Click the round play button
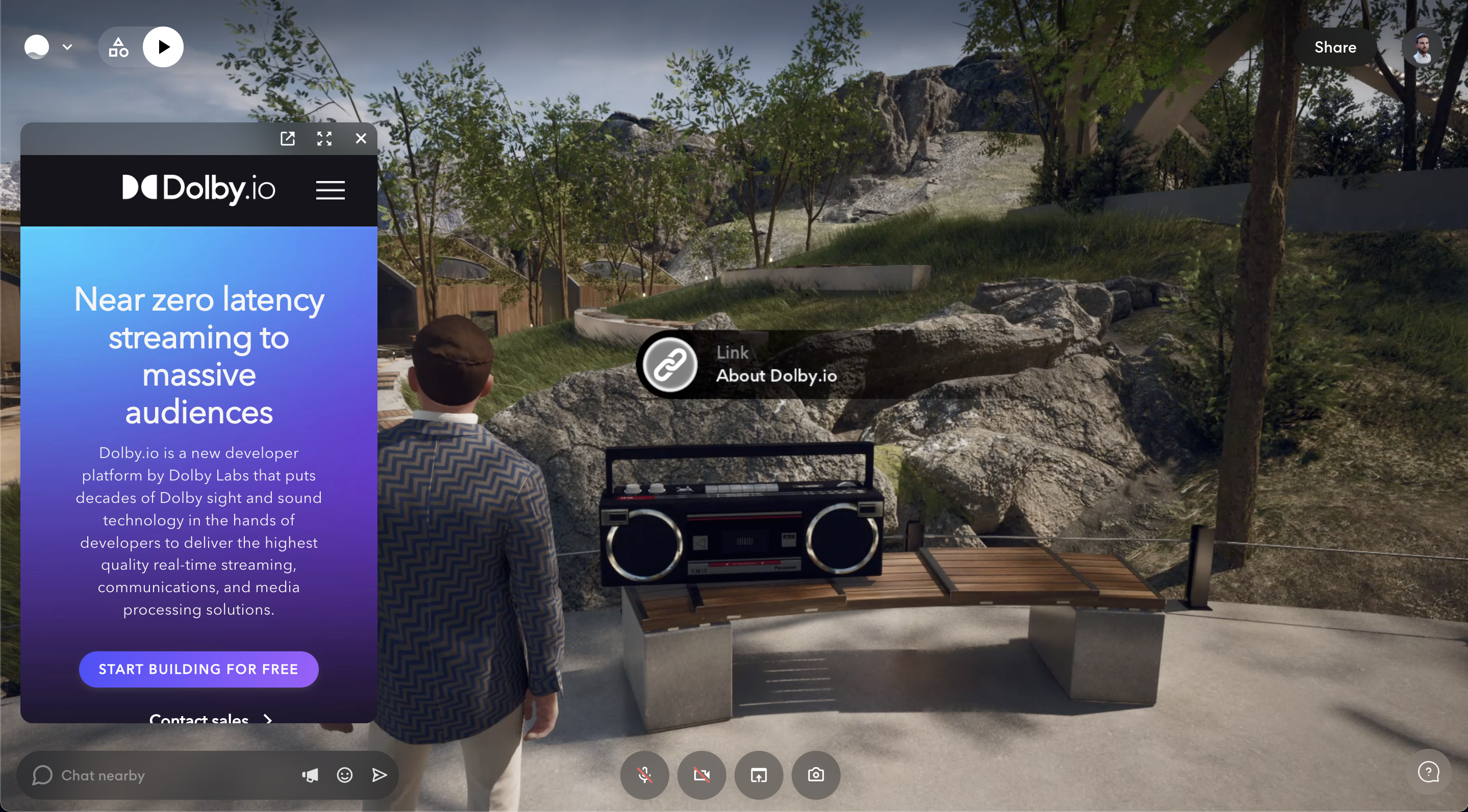The image size is (1468, 812). click(163, 47)
